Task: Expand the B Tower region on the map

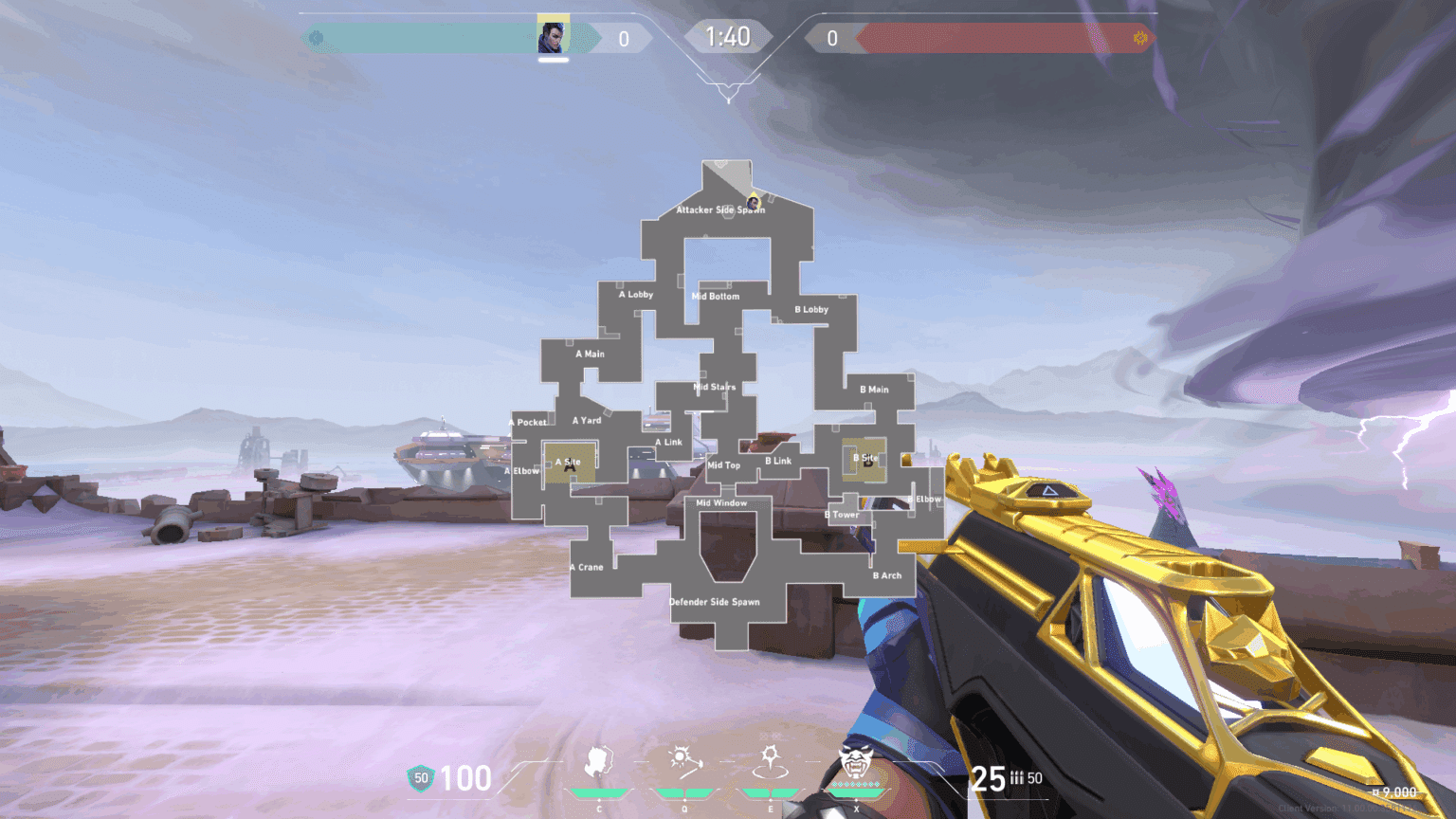Action: click(841, 514)
